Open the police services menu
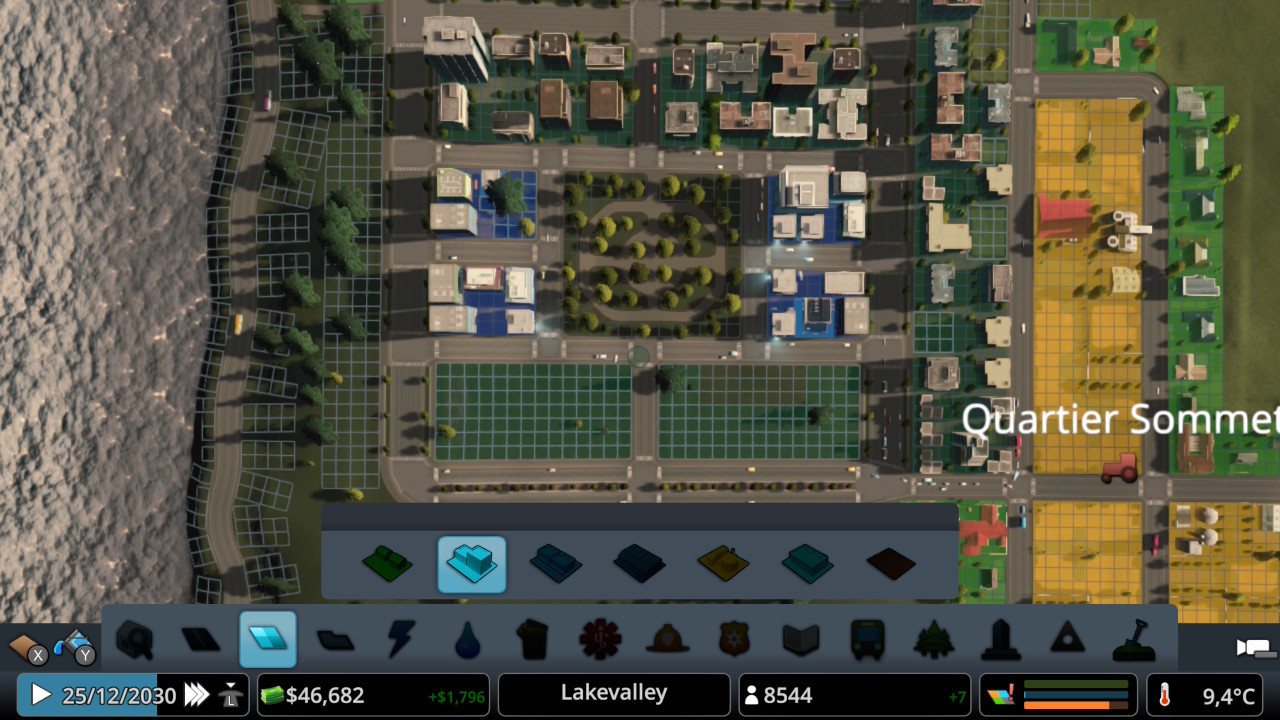 click(734, 640)
